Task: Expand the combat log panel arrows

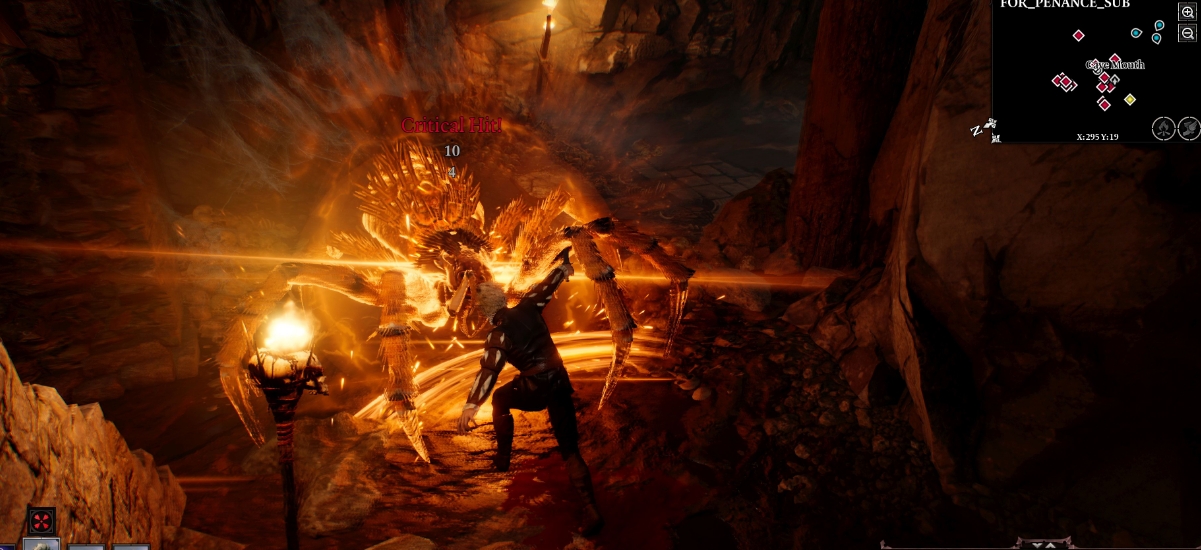Action: [x=1048, y=544]
